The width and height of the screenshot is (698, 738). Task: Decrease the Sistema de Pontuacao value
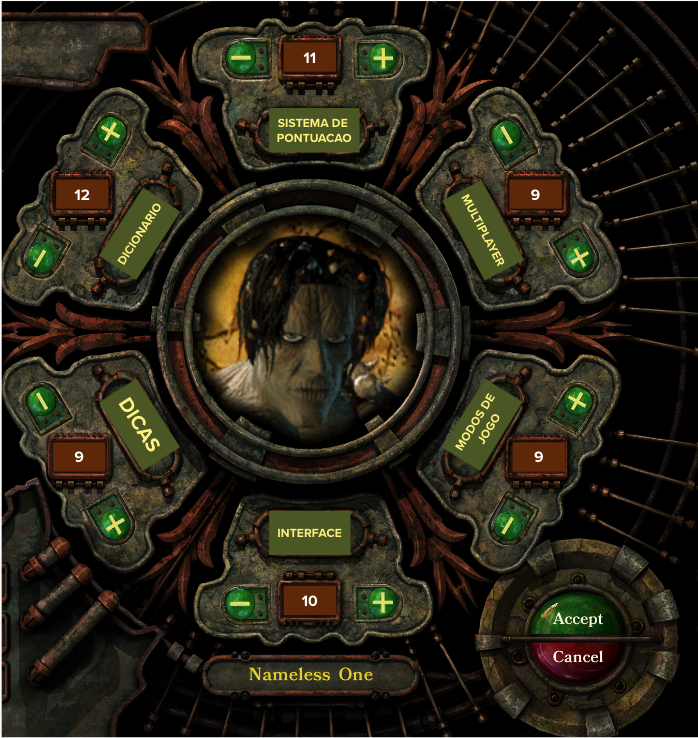pyautogui.click(x=240, y=57)
